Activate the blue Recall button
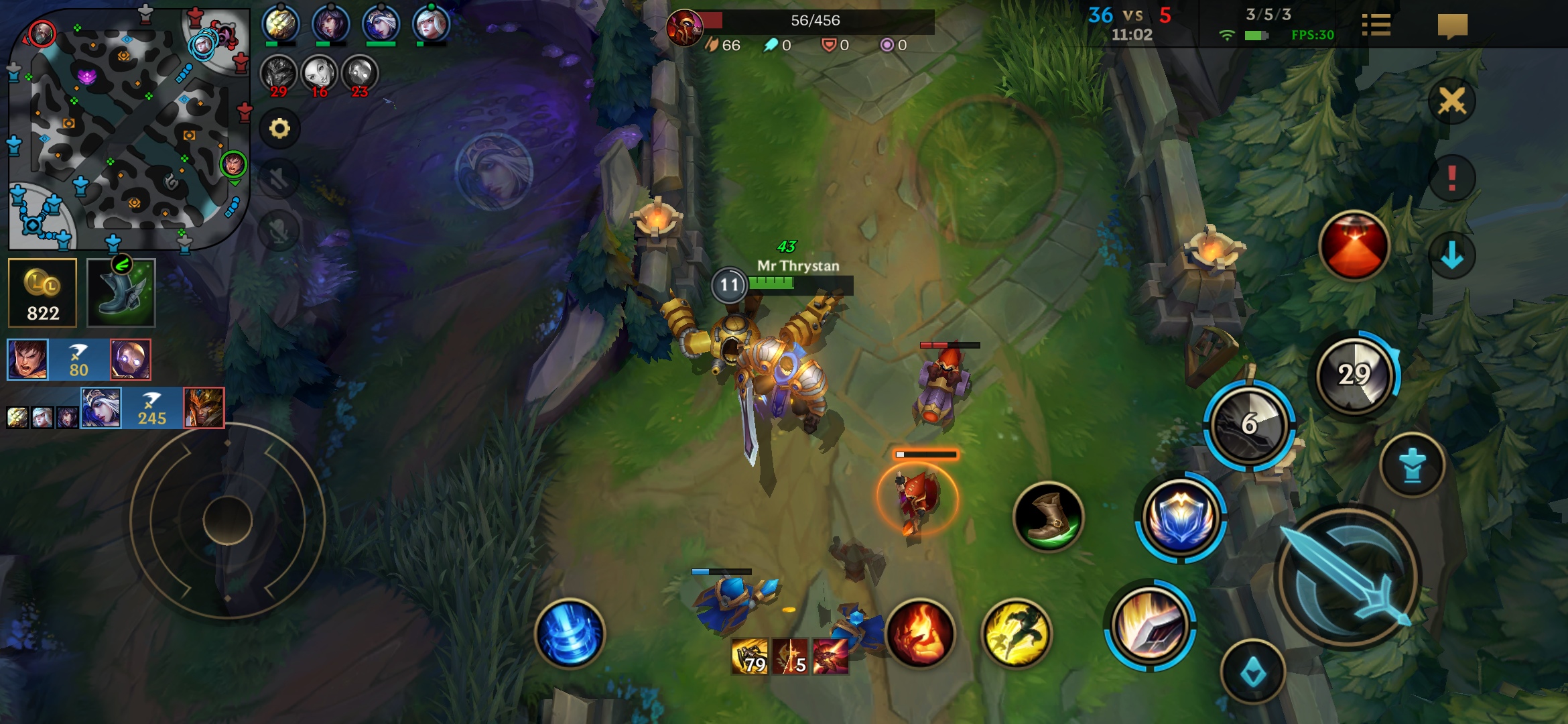This screenshot has height=724, width=1568. point(570,633)
